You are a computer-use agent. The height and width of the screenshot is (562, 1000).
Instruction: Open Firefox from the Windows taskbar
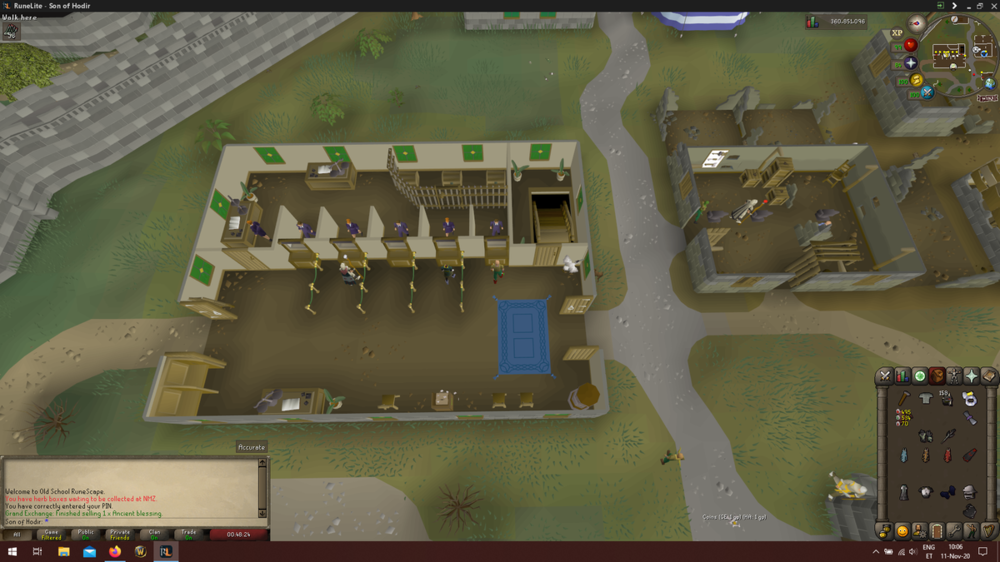114,552
